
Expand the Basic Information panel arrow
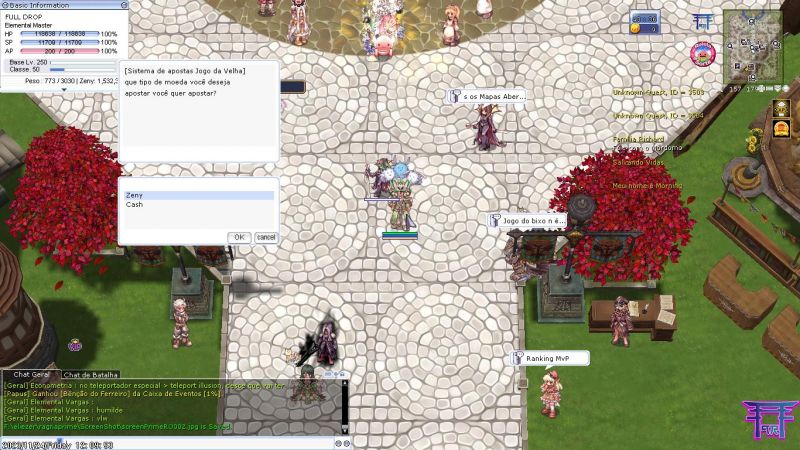click(x=64, y=90)
